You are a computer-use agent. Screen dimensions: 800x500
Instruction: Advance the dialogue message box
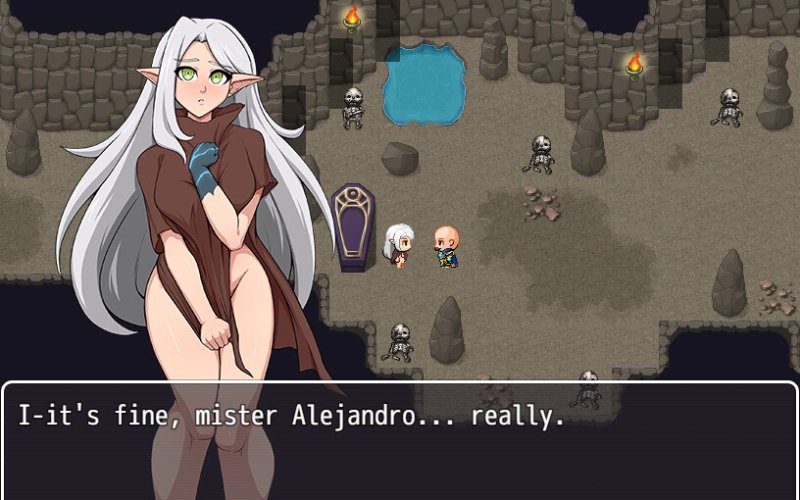click(x=400, y=440)
